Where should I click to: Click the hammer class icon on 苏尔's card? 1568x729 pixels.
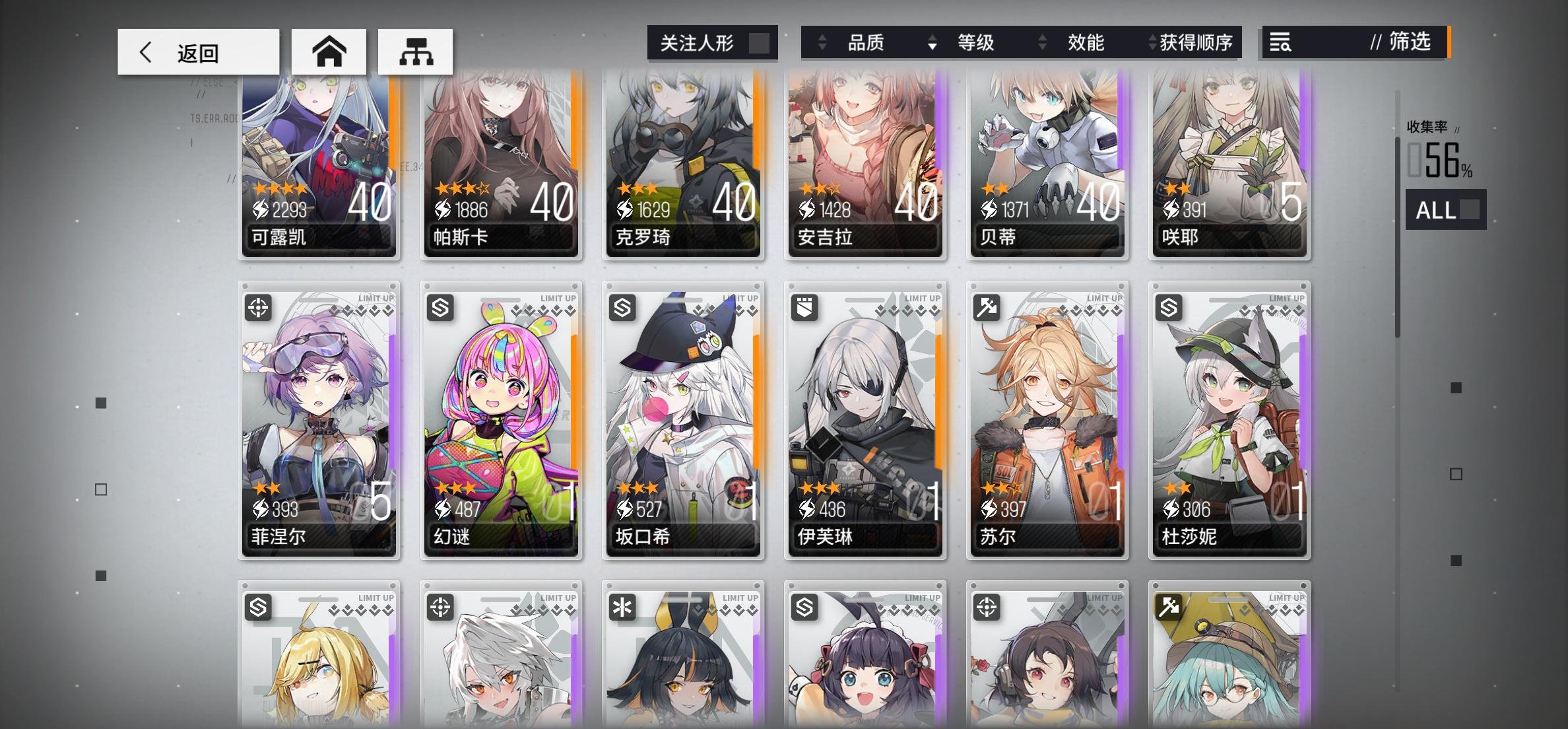coord(986,307)
